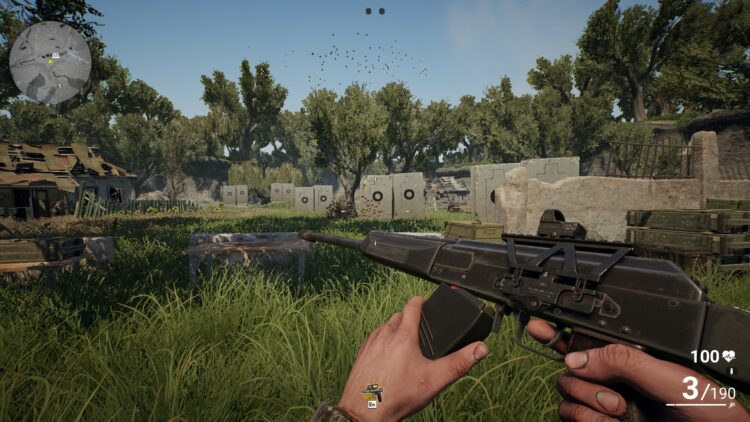Select the yellow pistol weapon icon

click(x=372, y=391)
